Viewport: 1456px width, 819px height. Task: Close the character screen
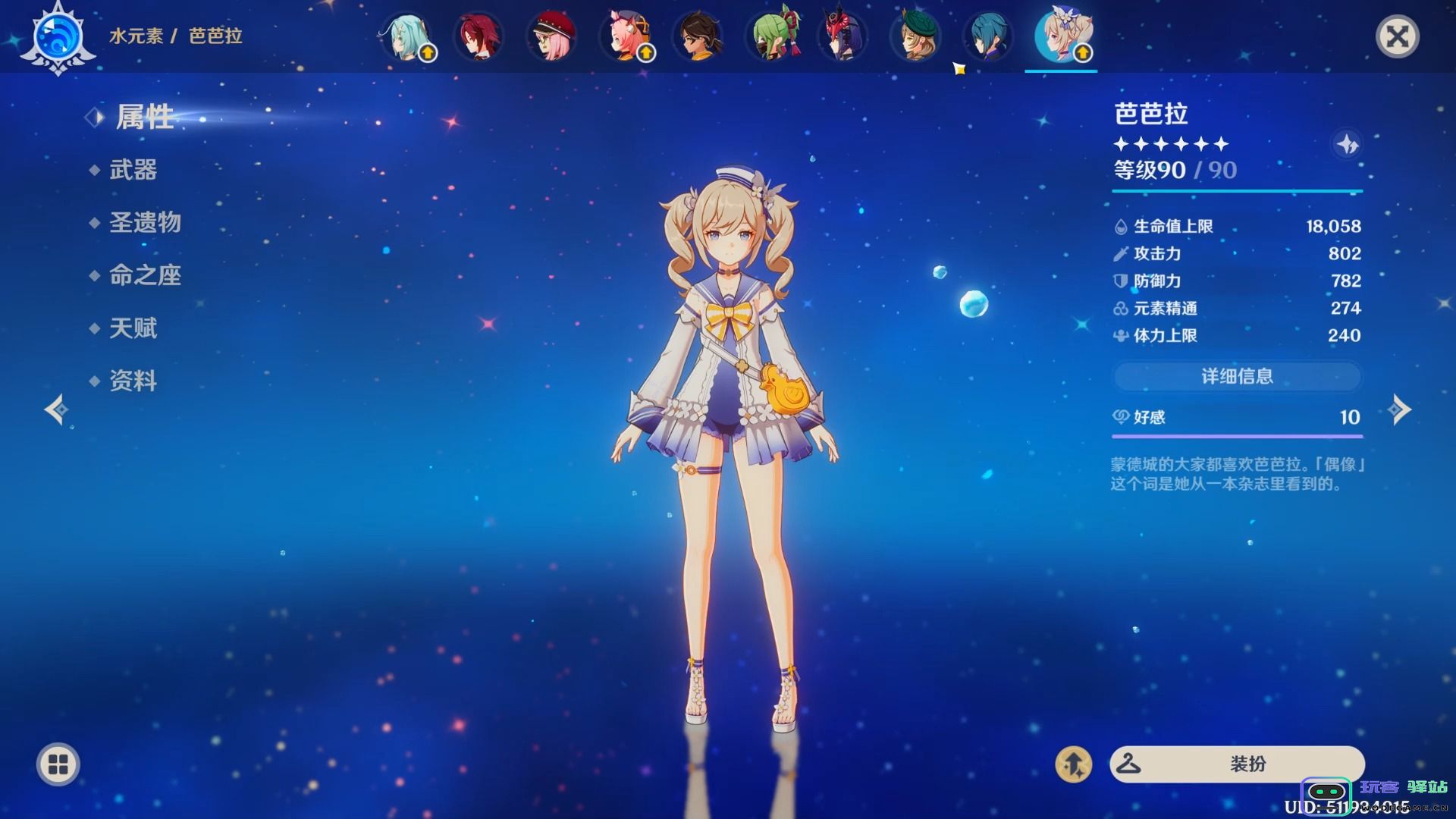coord(1397,36)
